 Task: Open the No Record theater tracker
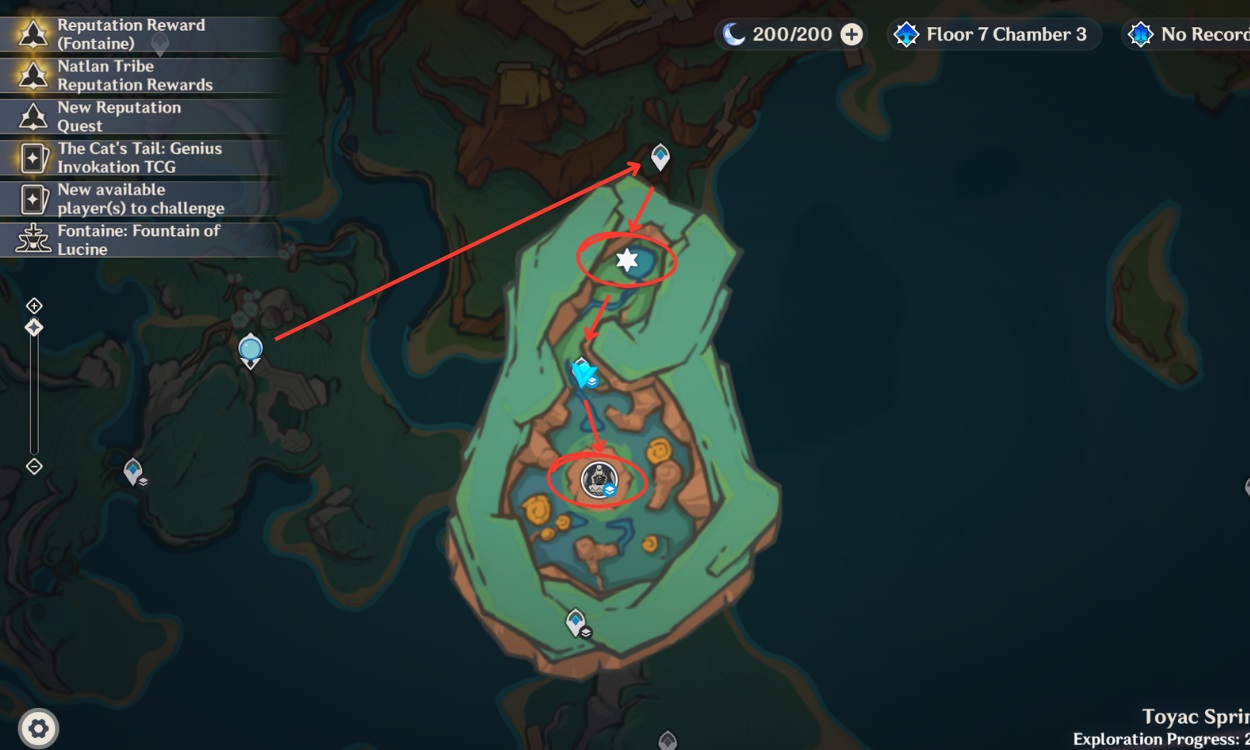pos(1190,35)
